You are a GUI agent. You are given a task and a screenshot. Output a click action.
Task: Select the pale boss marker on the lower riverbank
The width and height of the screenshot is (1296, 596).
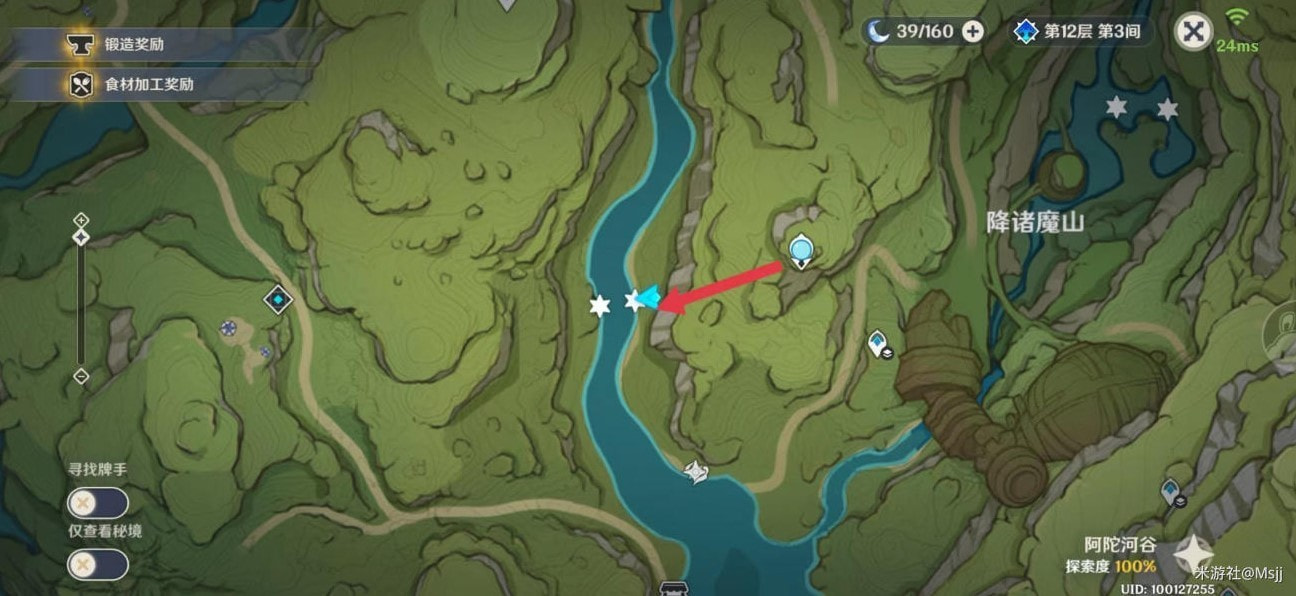point(696,470)
